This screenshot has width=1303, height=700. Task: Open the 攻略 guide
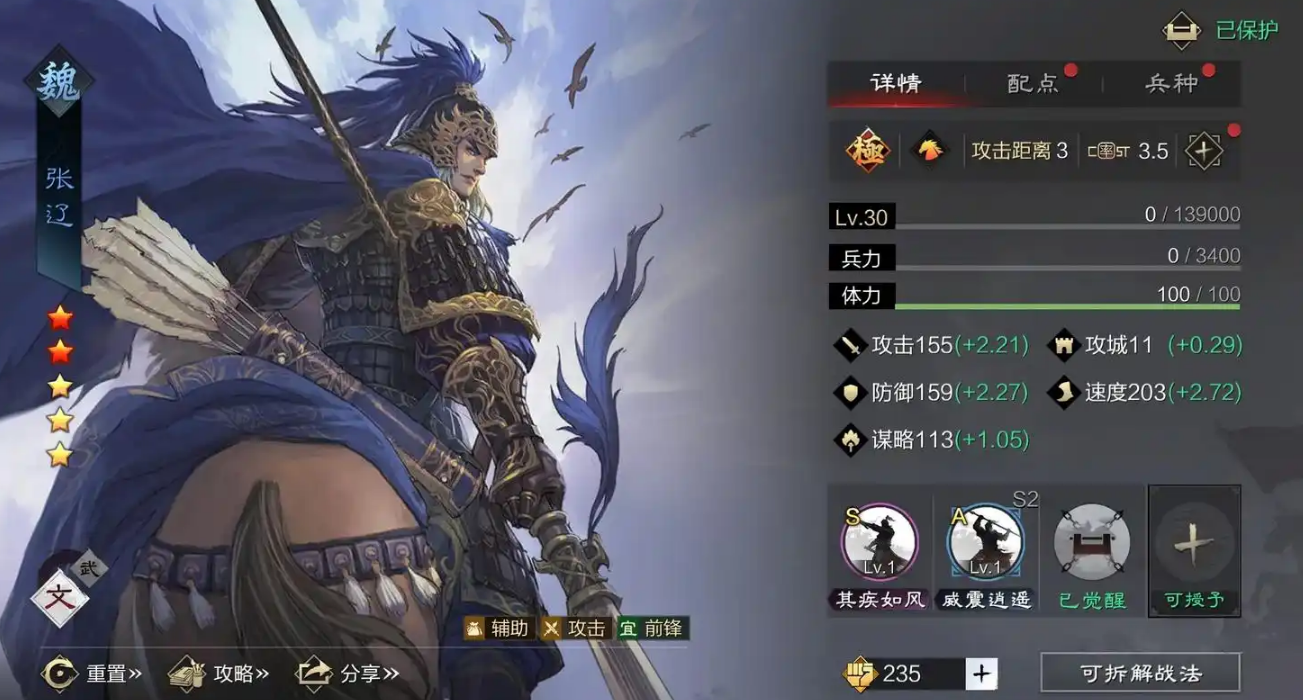pyautogui.click(x=219, y=673)
